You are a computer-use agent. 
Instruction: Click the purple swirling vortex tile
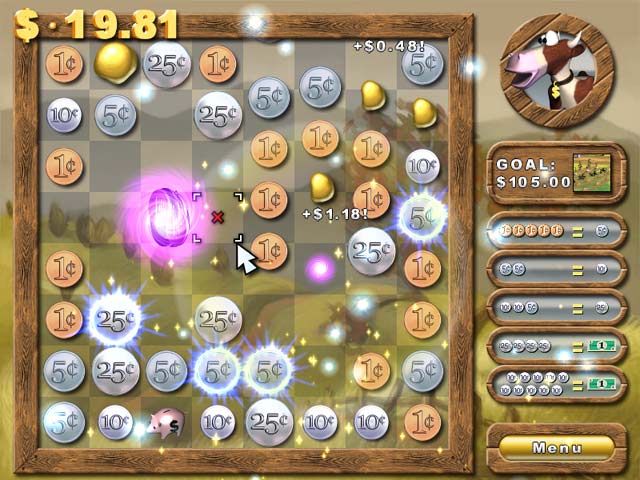pos(163,213)
